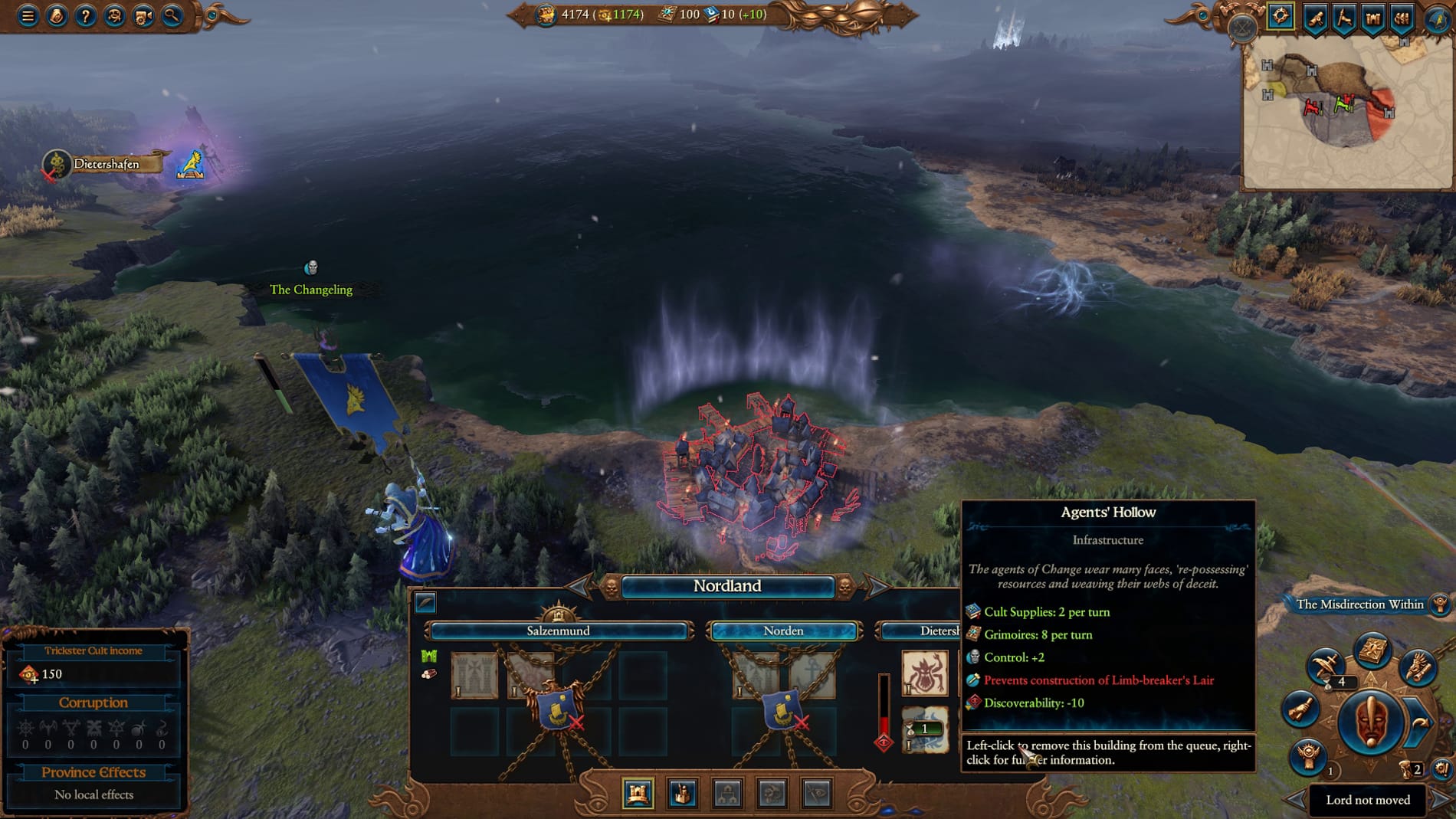Click the magnifying glass search button
This screenshot has height=819, width=1456.
(x=172, y=15)
